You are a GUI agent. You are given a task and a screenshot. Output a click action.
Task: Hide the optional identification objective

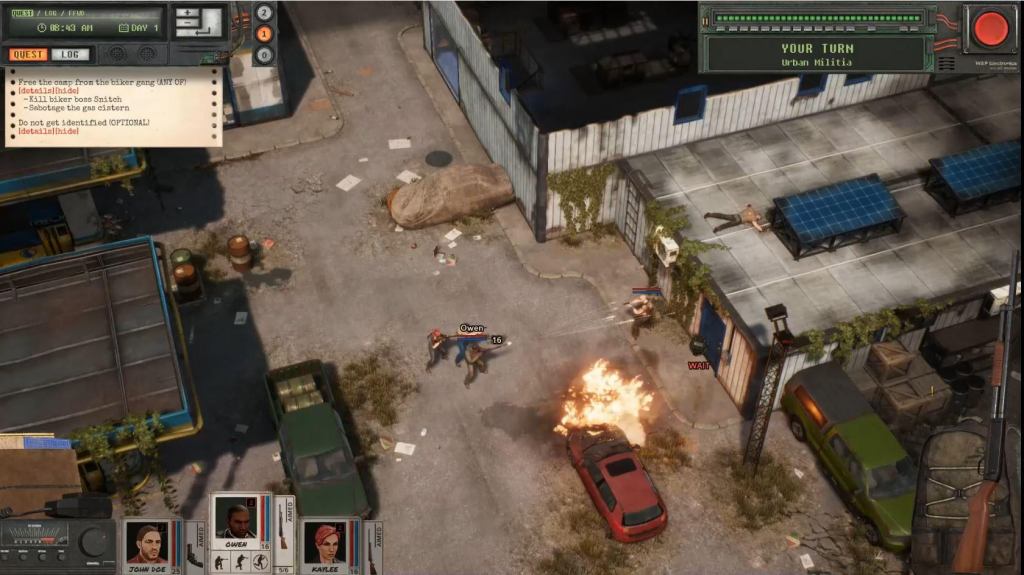66,131
